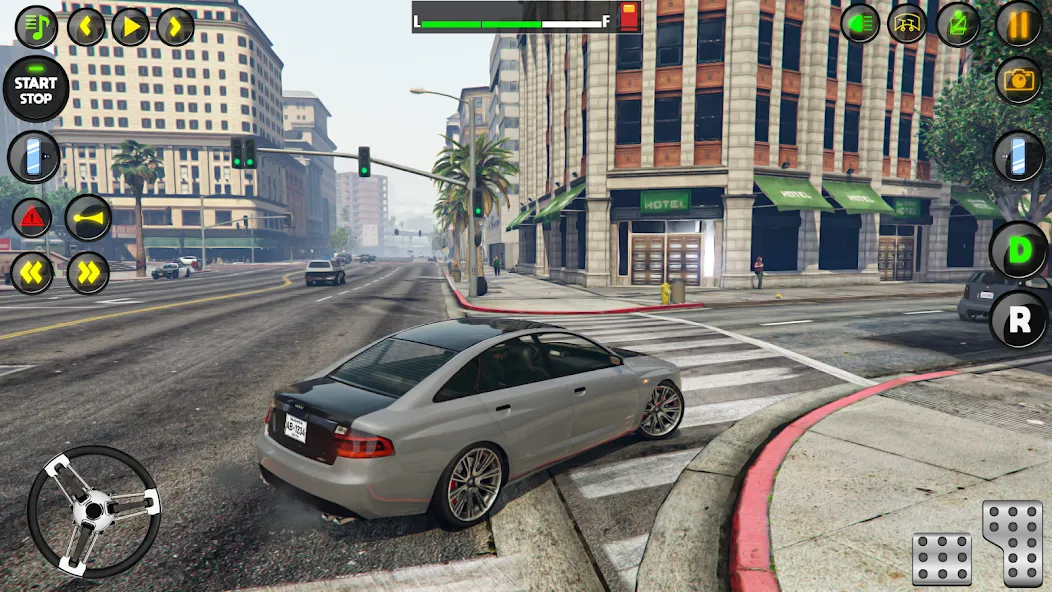This screenshot has width=1052, height=592.
Task: Open the music playlist button
Action: point(36,26)
